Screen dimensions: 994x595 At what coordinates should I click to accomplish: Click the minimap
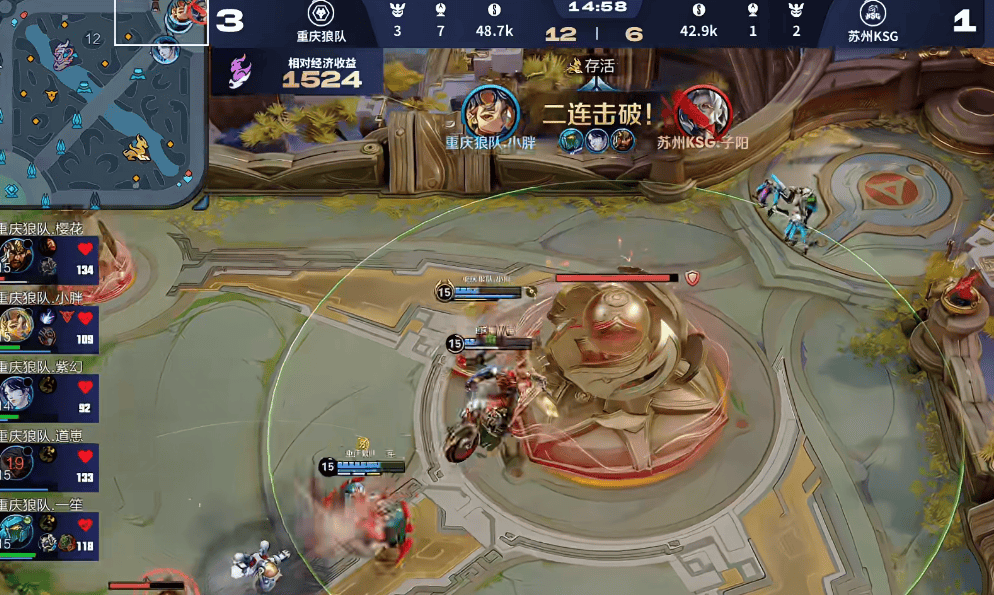[102, 98]
